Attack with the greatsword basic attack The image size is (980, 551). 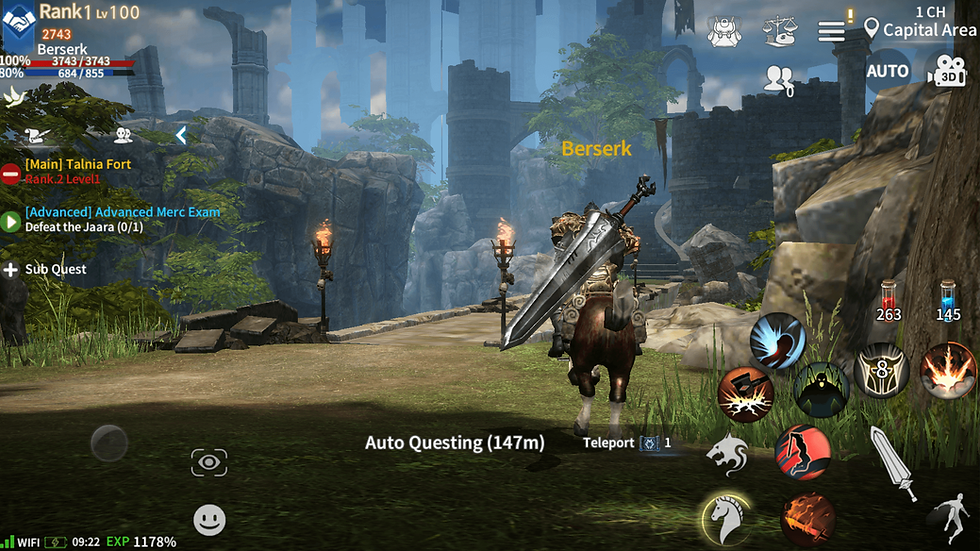pos(891,461)
